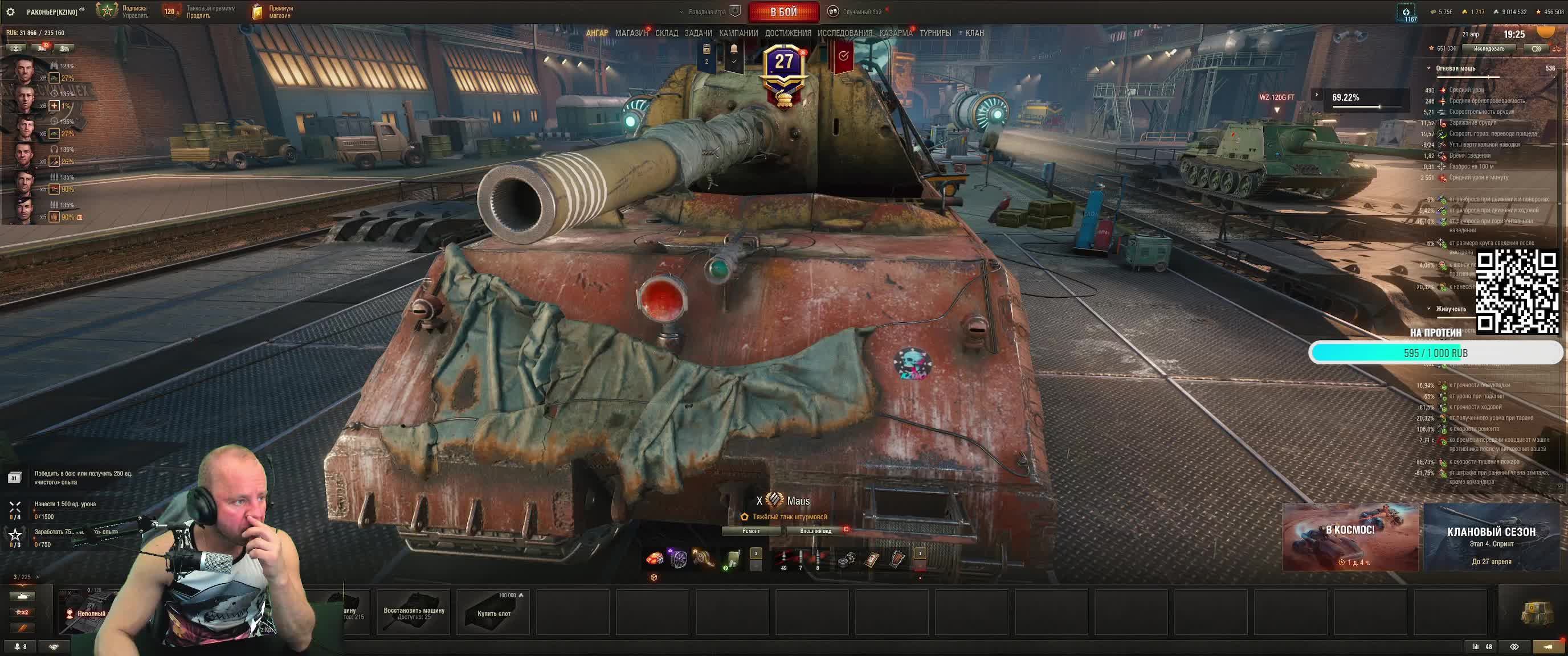Open the «ИССЛЕДОВАНИЯ» research tab
This screenshot has width=1568, height=656.
845,33
